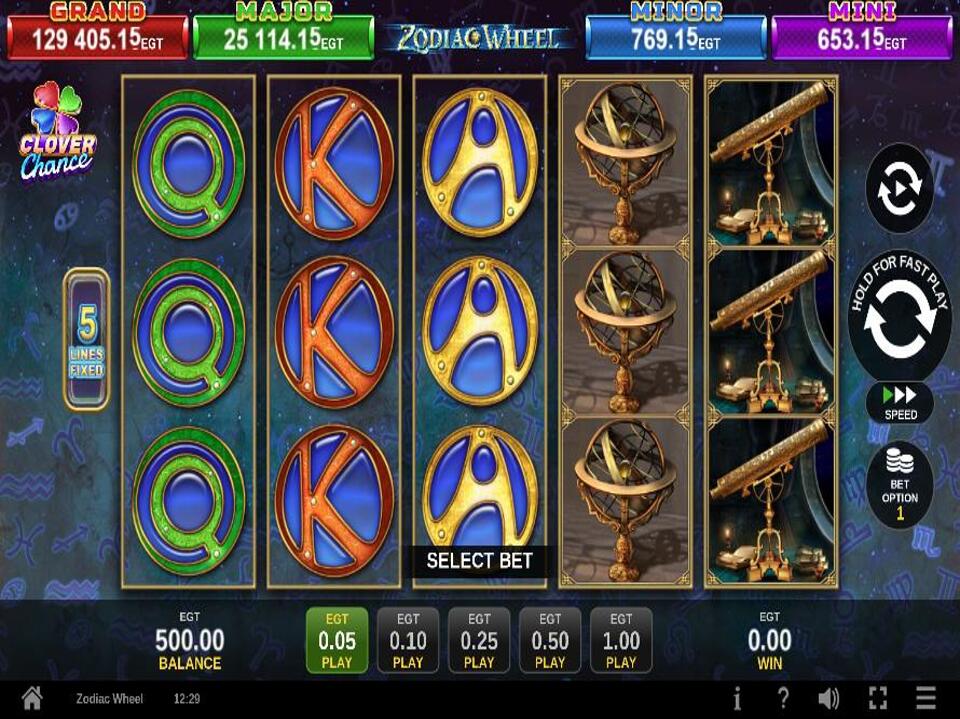Image resolution: width=960 pixels, height=719 pixels.
Task: Toggle the sound speaker icon
Action: [x=829, y=699]
